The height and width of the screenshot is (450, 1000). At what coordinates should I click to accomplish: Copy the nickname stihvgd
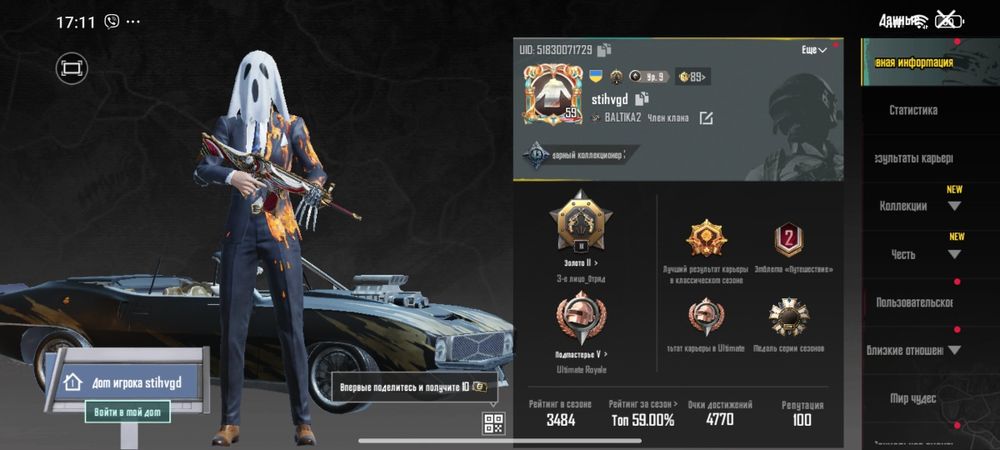pyautogui.click(x=642, y=98)
